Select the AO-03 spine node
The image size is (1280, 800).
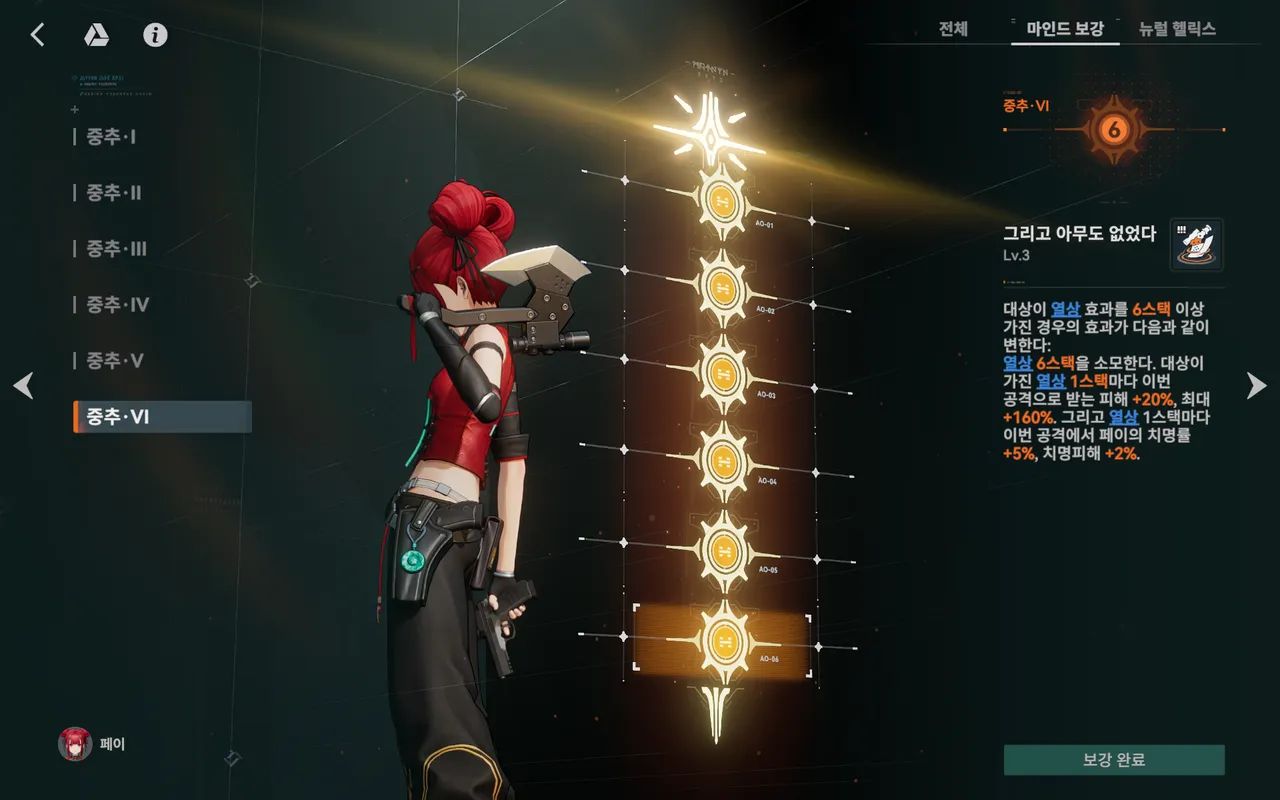(718, 372)
